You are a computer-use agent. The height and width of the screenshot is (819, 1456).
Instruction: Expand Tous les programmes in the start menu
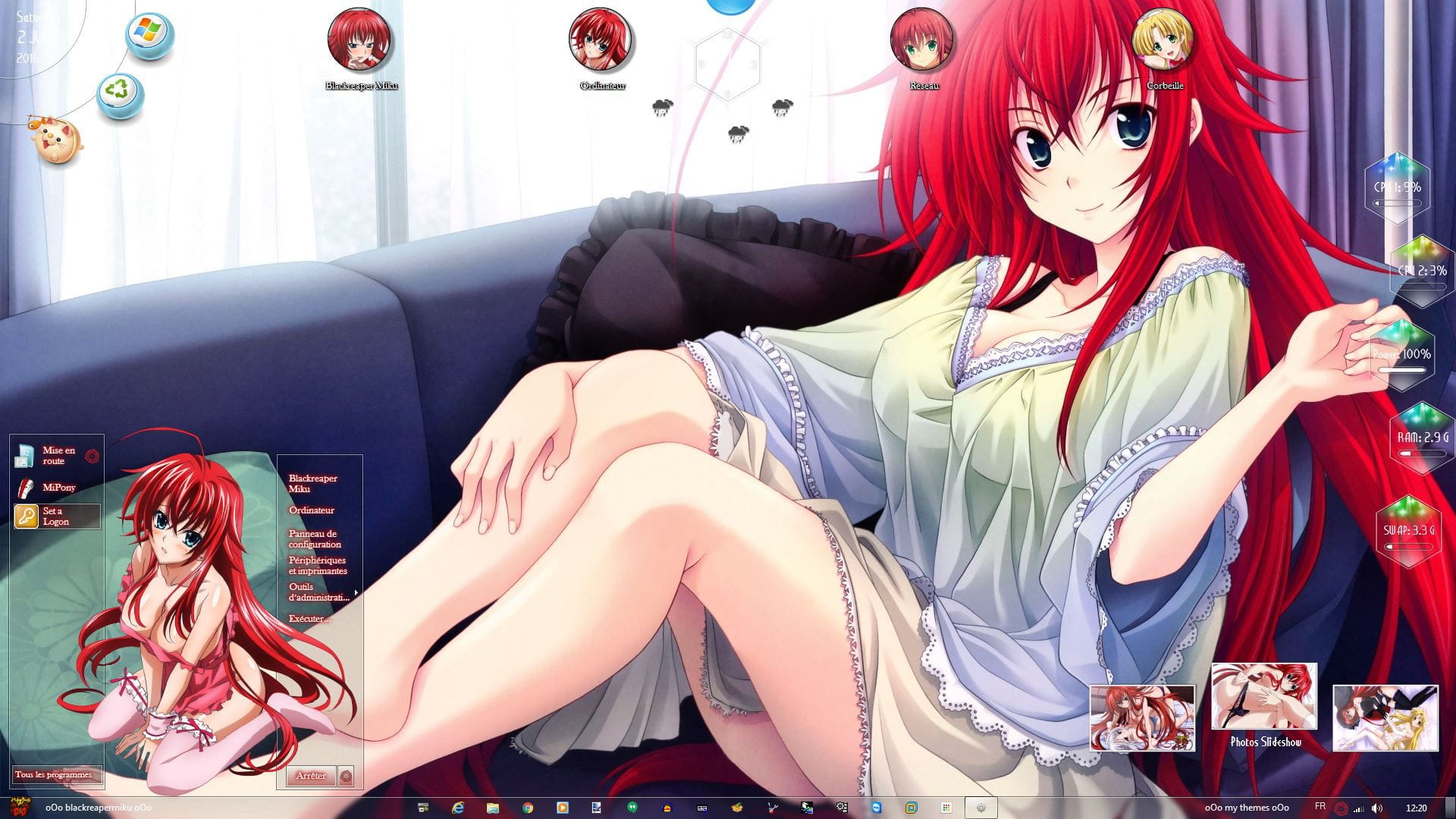52,775
